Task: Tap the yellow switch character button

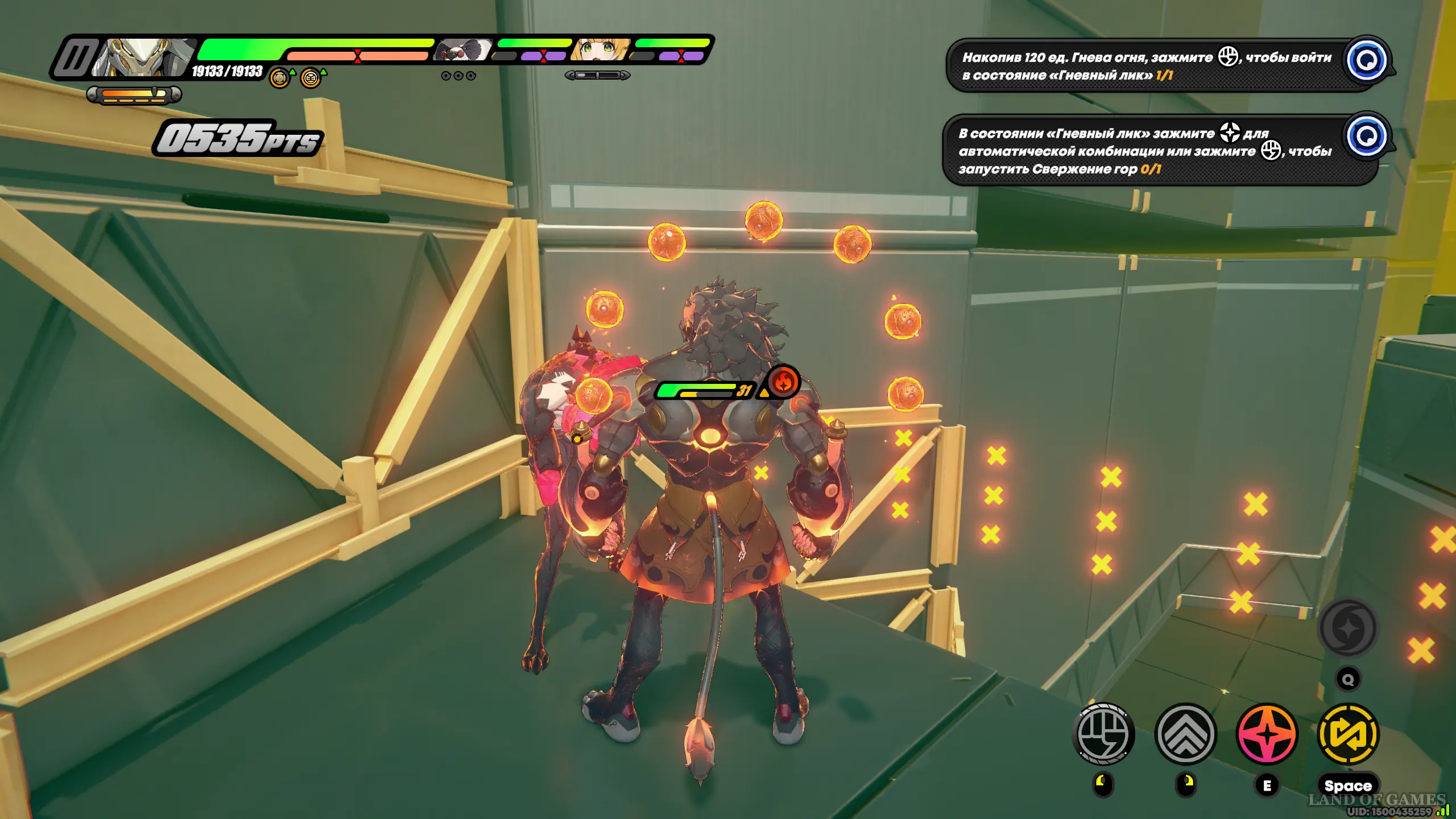Action: pos(1348,734)
